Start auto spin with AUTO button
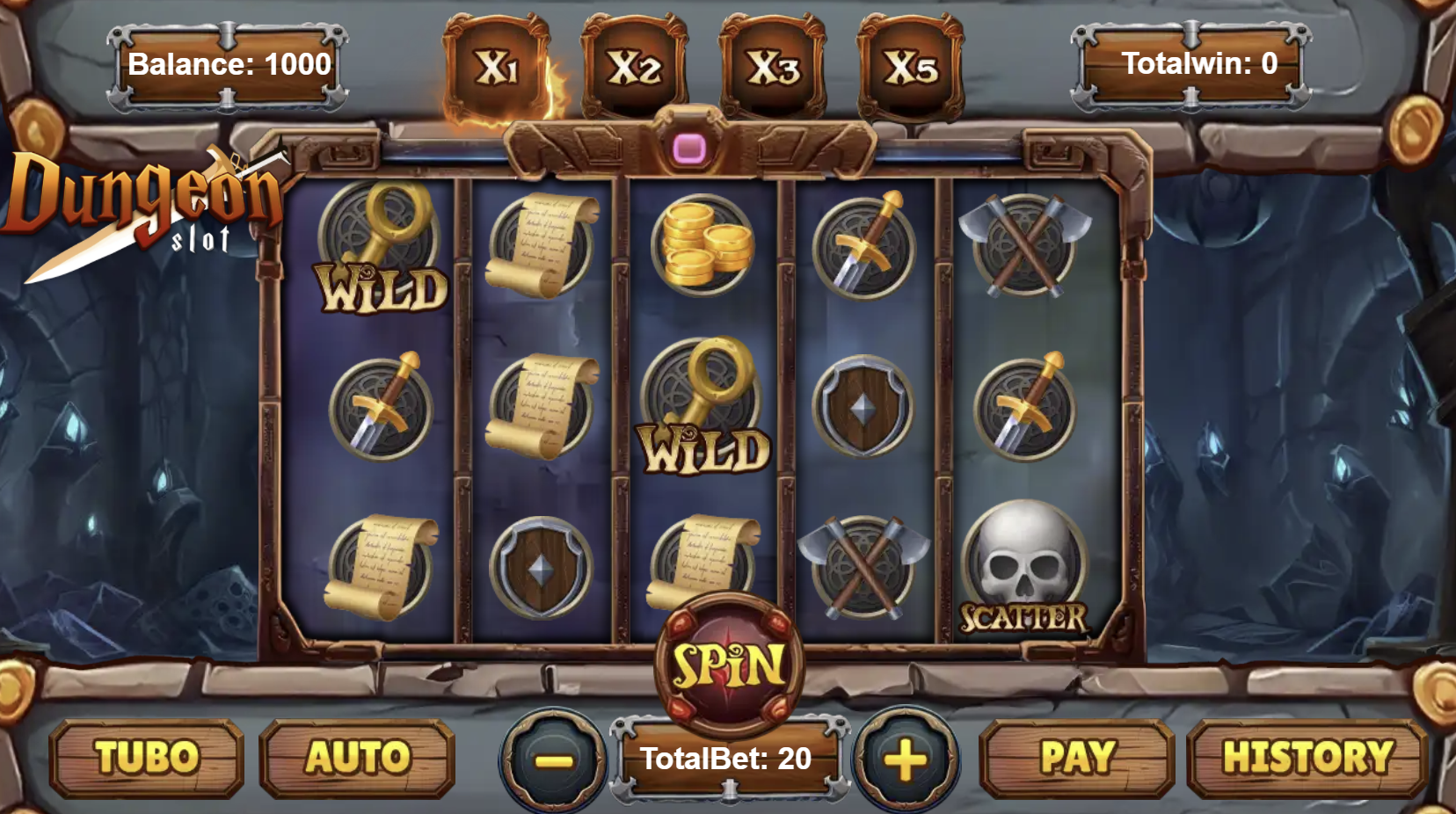Viewport: 1456px width, 814px height. [x=358, y=758]
